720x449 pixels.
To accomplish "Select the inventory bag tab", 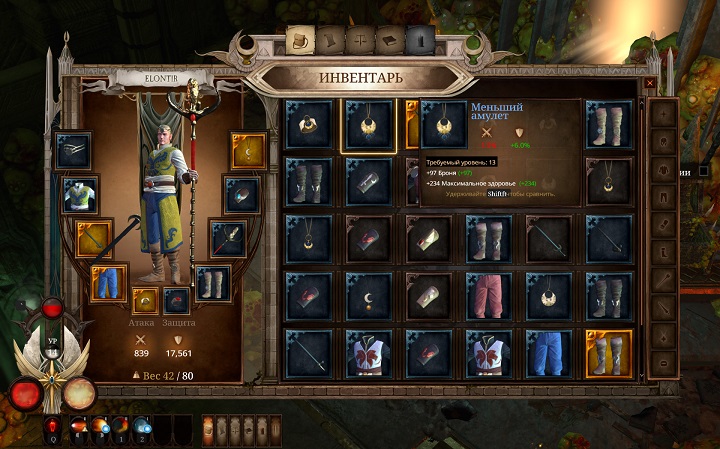I will 298,41.
